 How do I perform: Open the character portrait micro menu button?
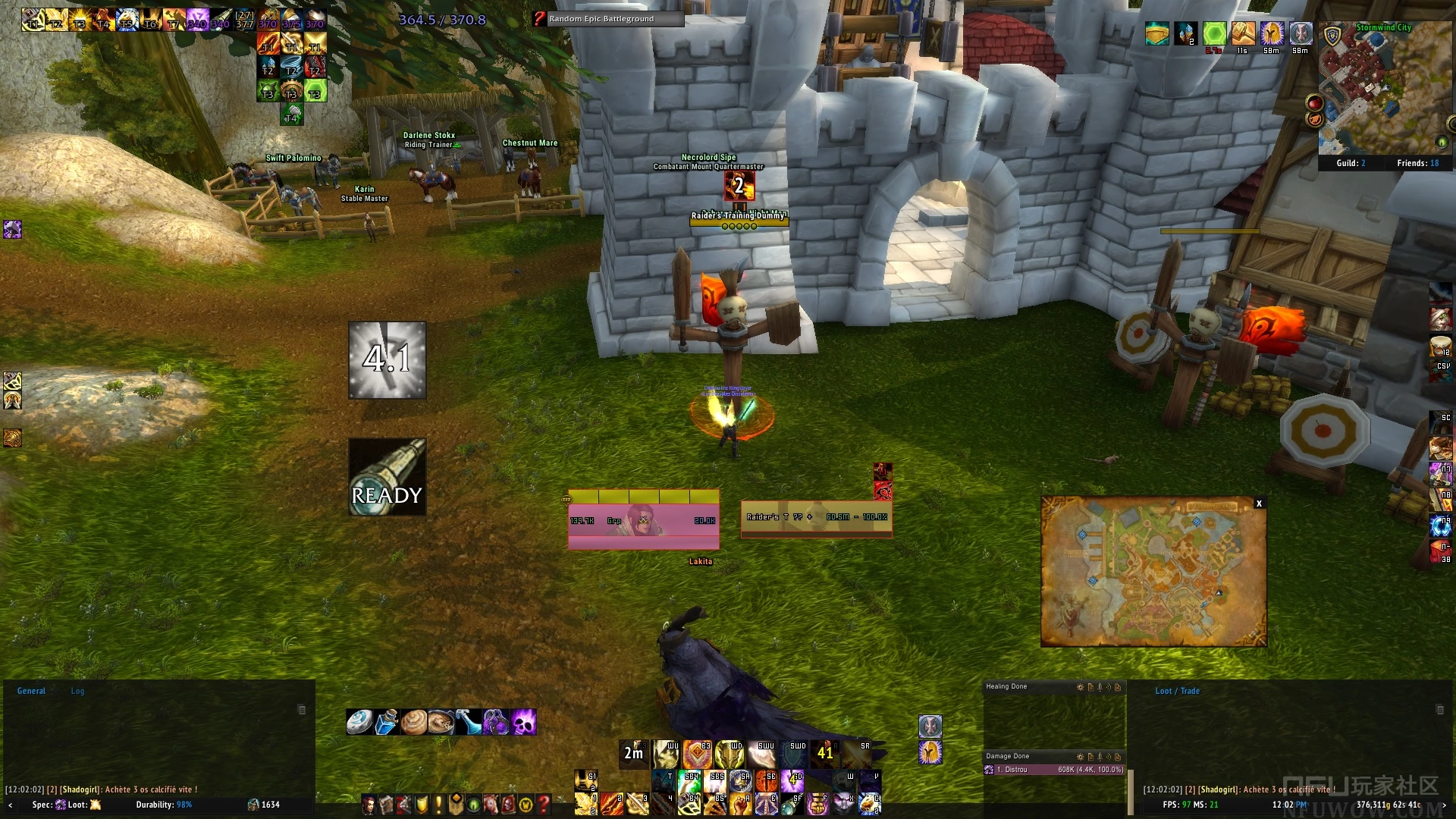369,804
